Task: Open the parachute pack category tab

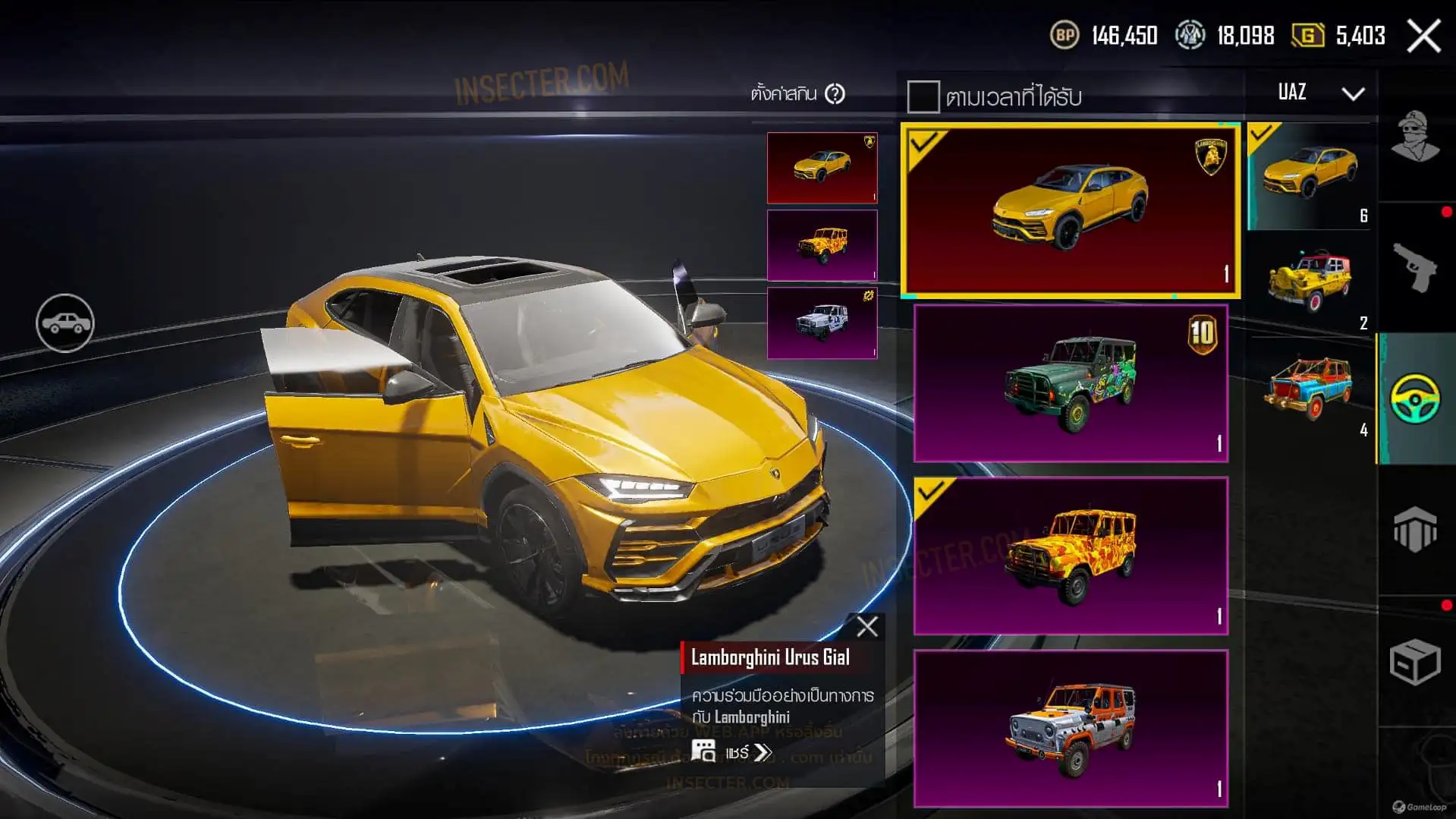Action: 1415,529
